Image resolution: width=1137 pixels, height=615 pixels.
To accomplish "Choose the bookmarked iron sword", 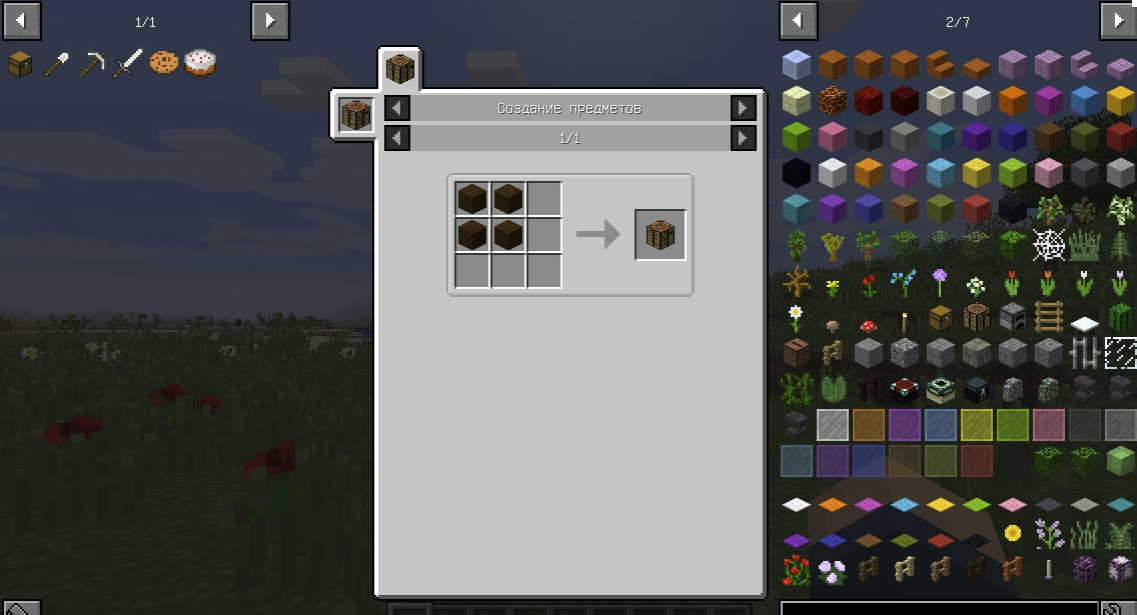I will coord(128,63).
